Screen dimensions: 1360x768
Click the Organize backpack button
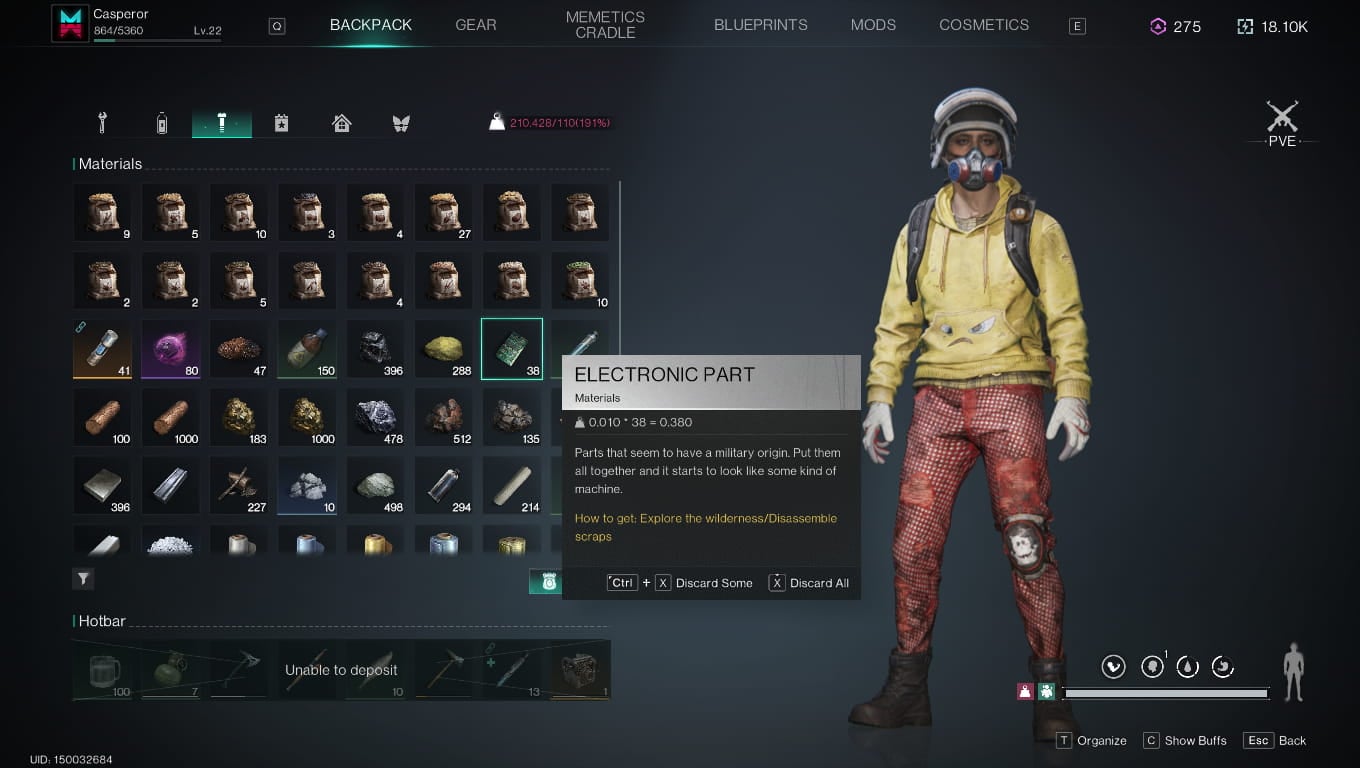point(1091,741)
